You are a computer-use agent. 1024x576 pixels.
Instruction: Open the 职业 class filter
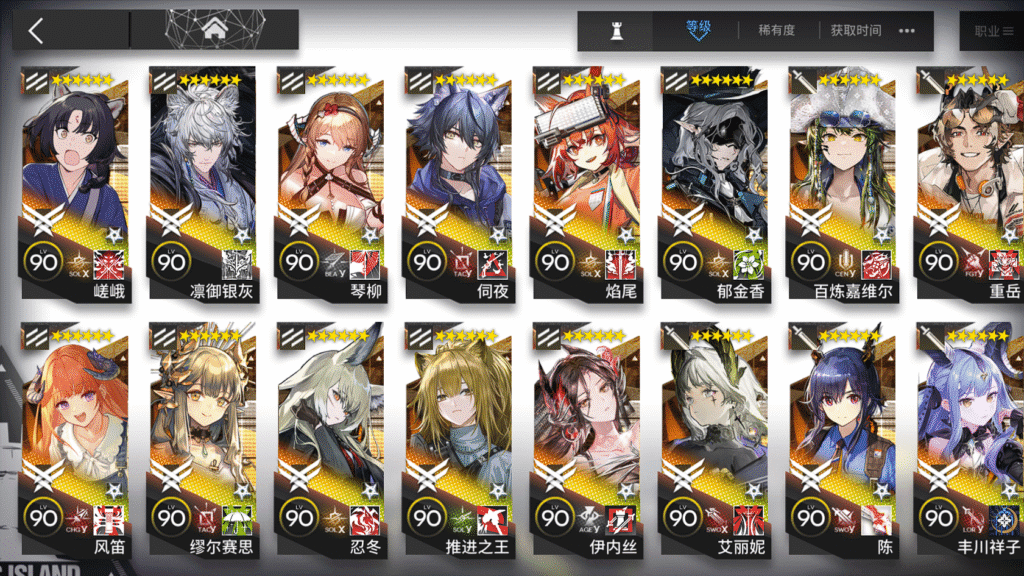coord(992,31)
